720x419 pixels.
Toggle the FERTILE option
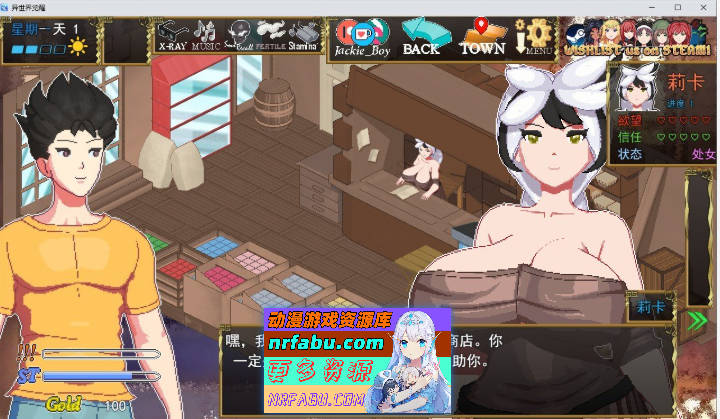click(x=270, y=35)
